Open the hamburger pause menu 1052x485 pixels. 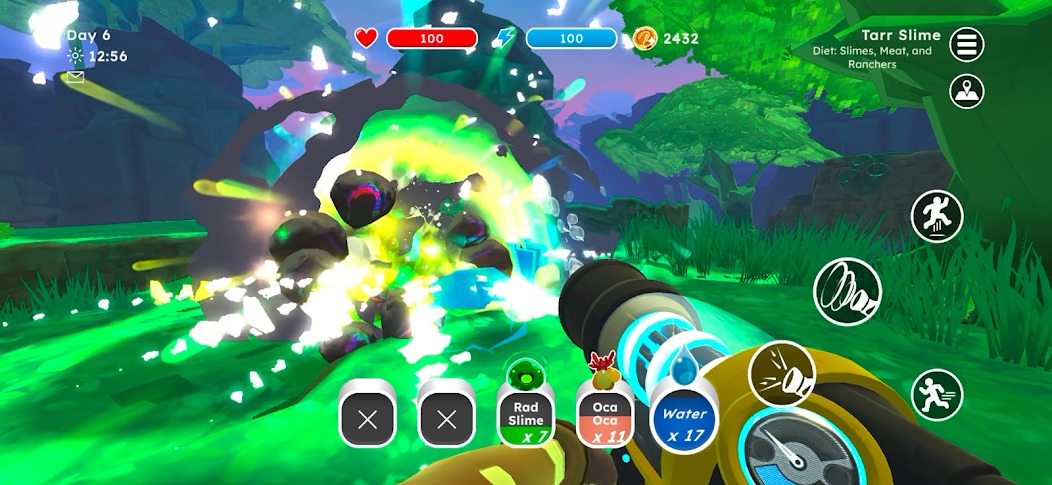point(966,44)
